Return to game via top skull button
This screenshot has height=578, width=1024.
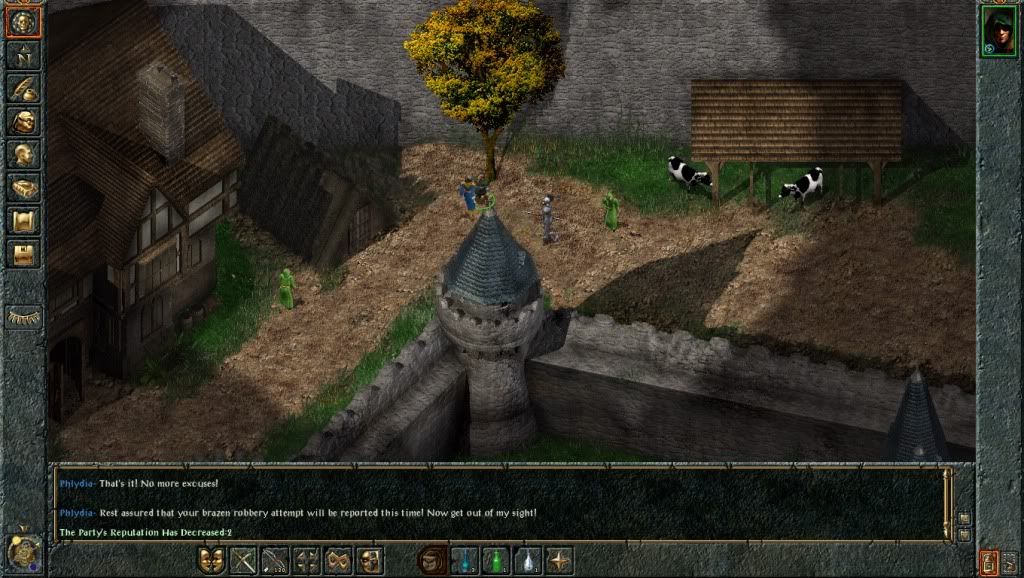tap(23, 22)
